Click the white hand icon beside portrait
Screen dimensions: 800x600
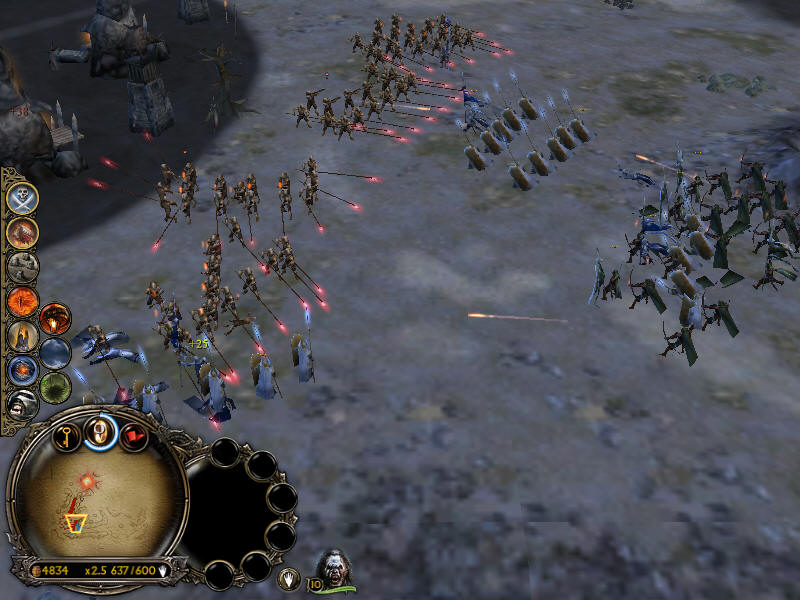288,578
